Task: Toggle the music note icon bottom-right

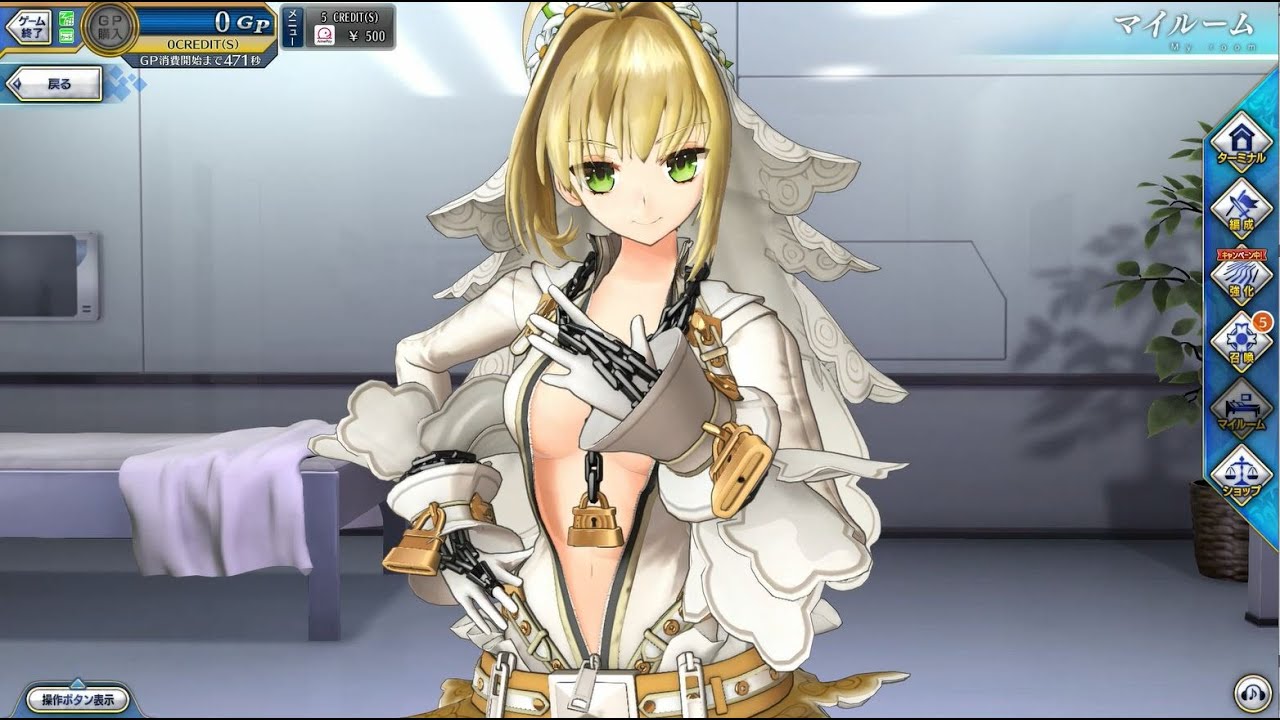Action: pyautogui.click(x=1252, y=693)
